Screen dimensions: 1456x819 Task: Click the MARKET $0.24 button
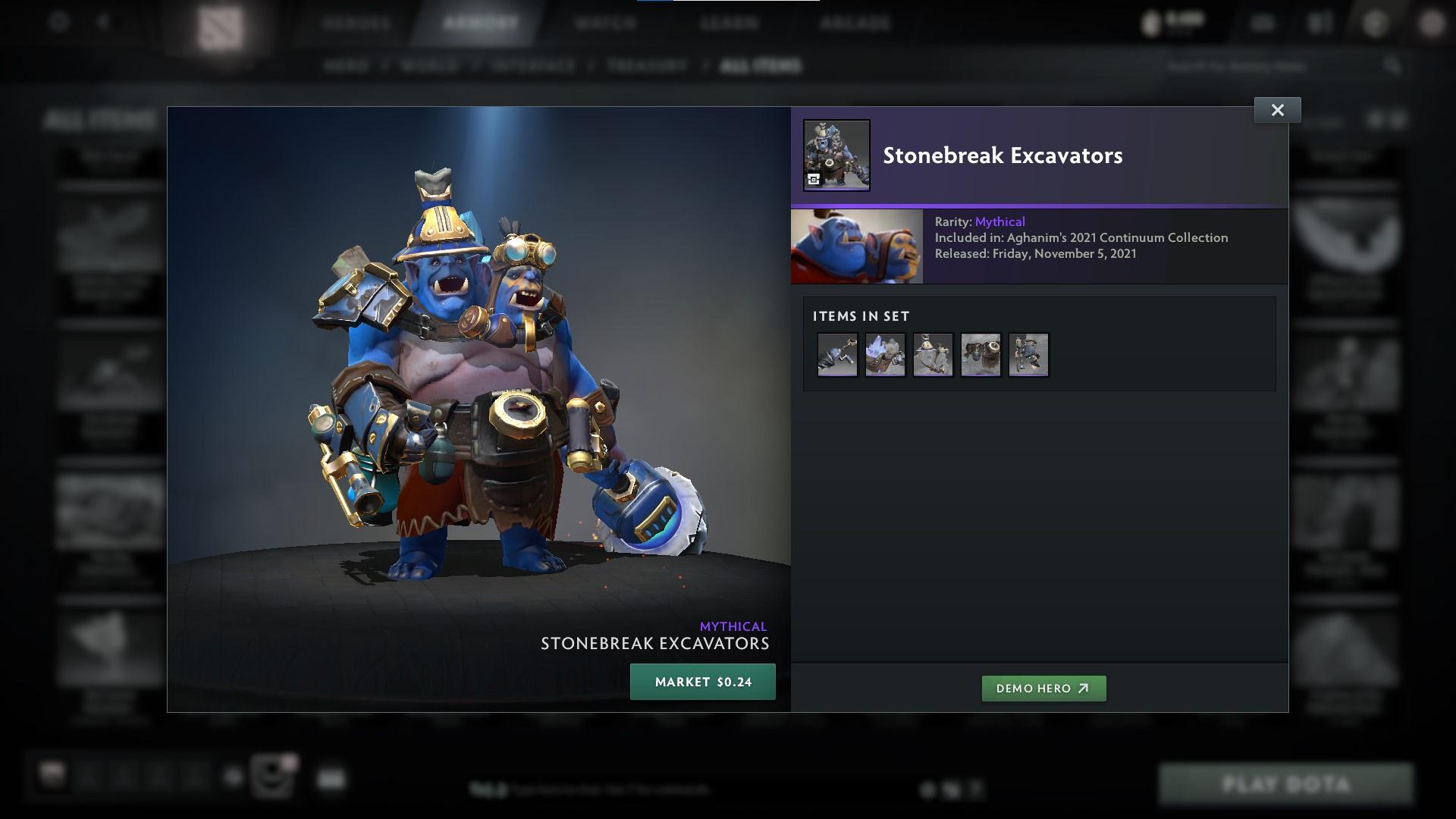pos(702,681)
